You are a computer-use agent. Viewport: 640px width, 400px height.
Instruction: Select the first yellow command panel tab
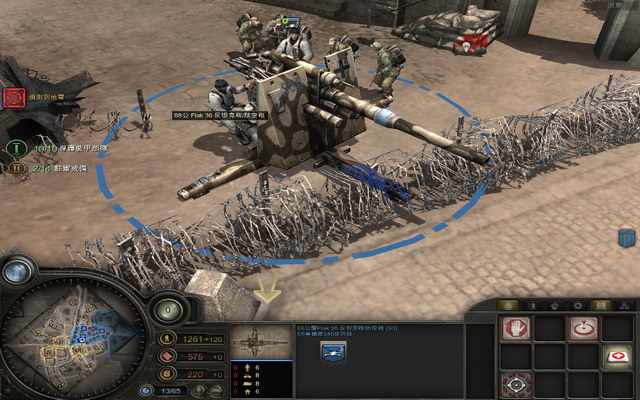coord(508,304)
